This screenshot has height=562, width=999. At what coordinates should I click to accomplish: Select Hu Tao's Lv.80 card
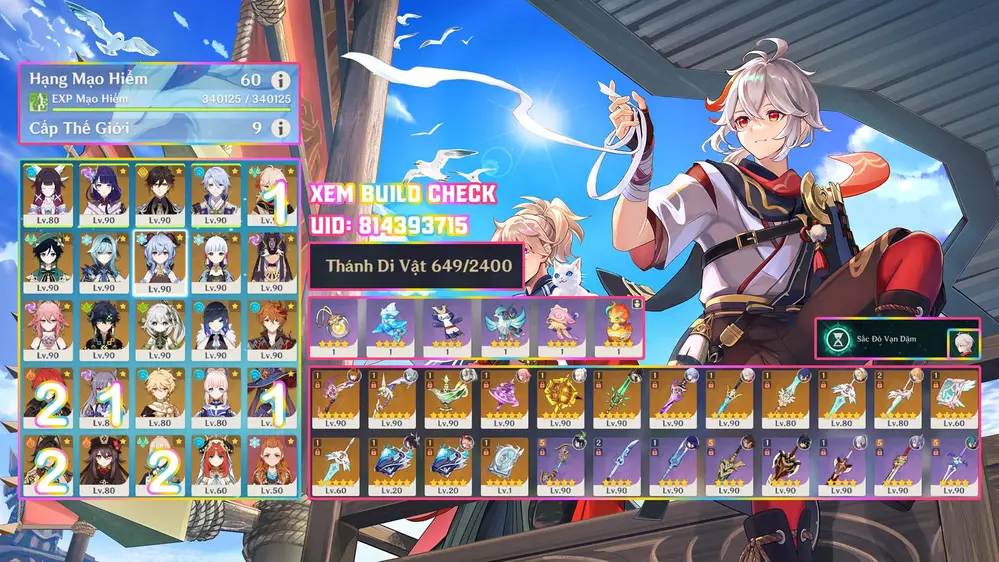[x=103, y=464]
